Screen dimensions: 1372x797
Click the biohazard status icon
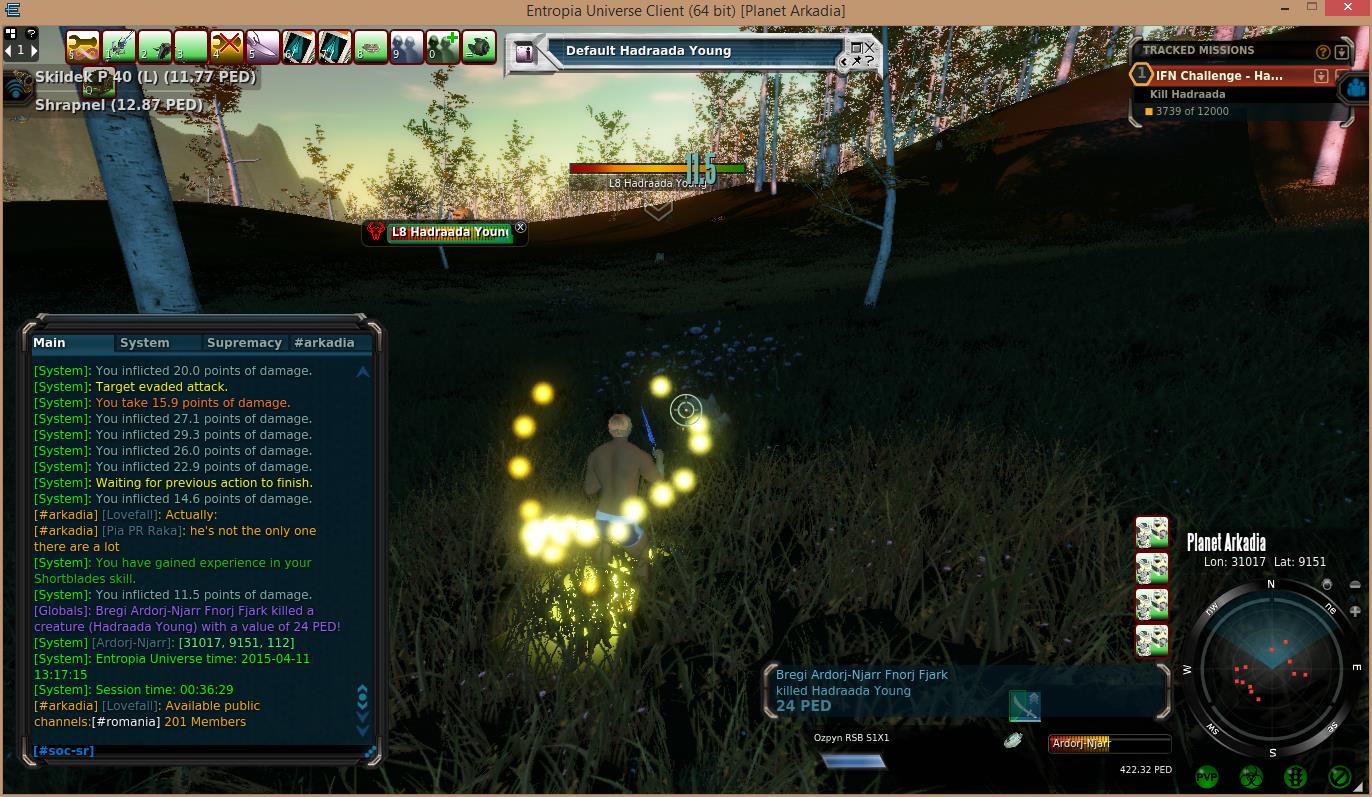1251,777
